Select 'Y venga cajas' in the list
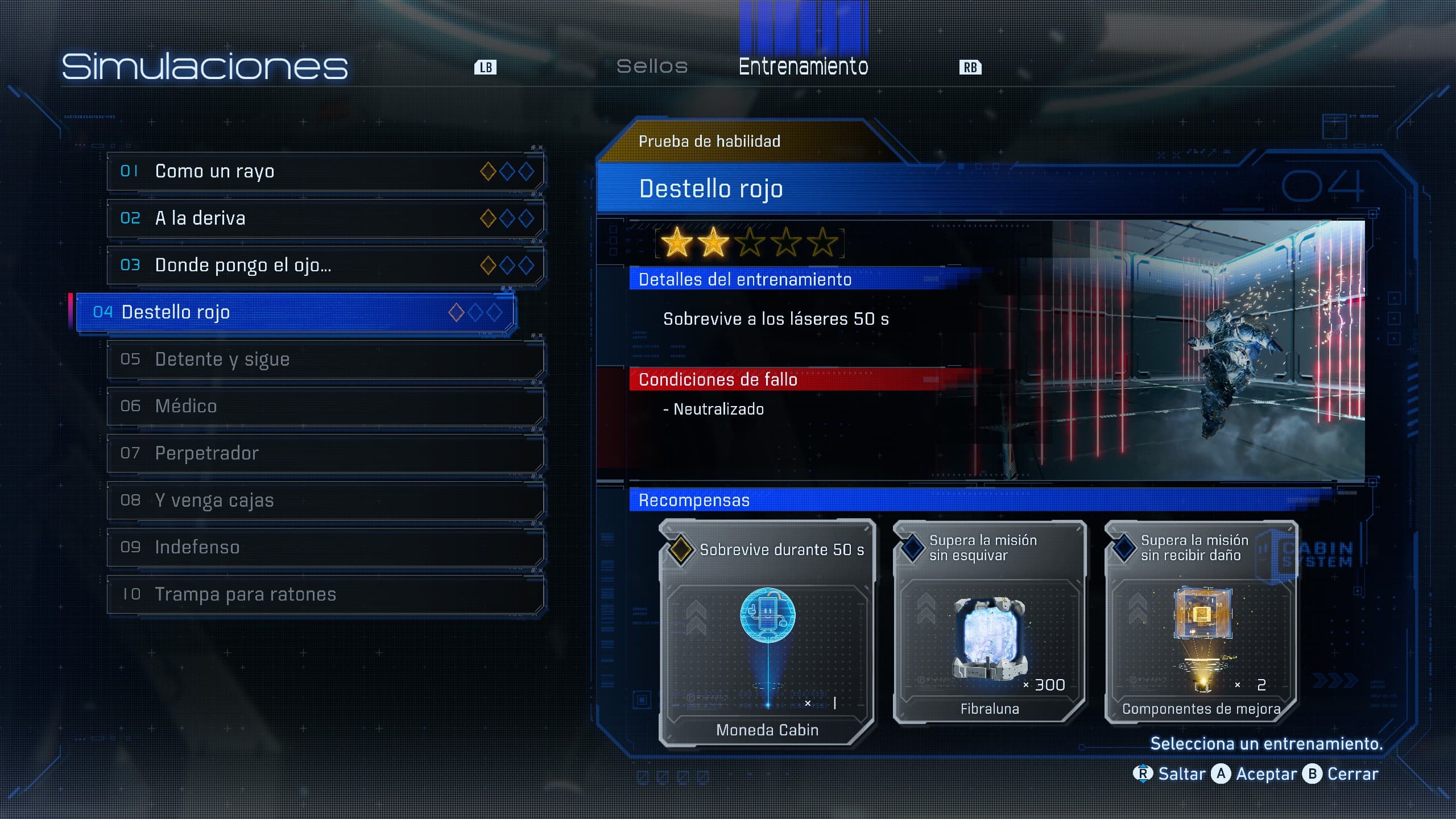This screenshot has width=1456, height=819. coord(325,500)
